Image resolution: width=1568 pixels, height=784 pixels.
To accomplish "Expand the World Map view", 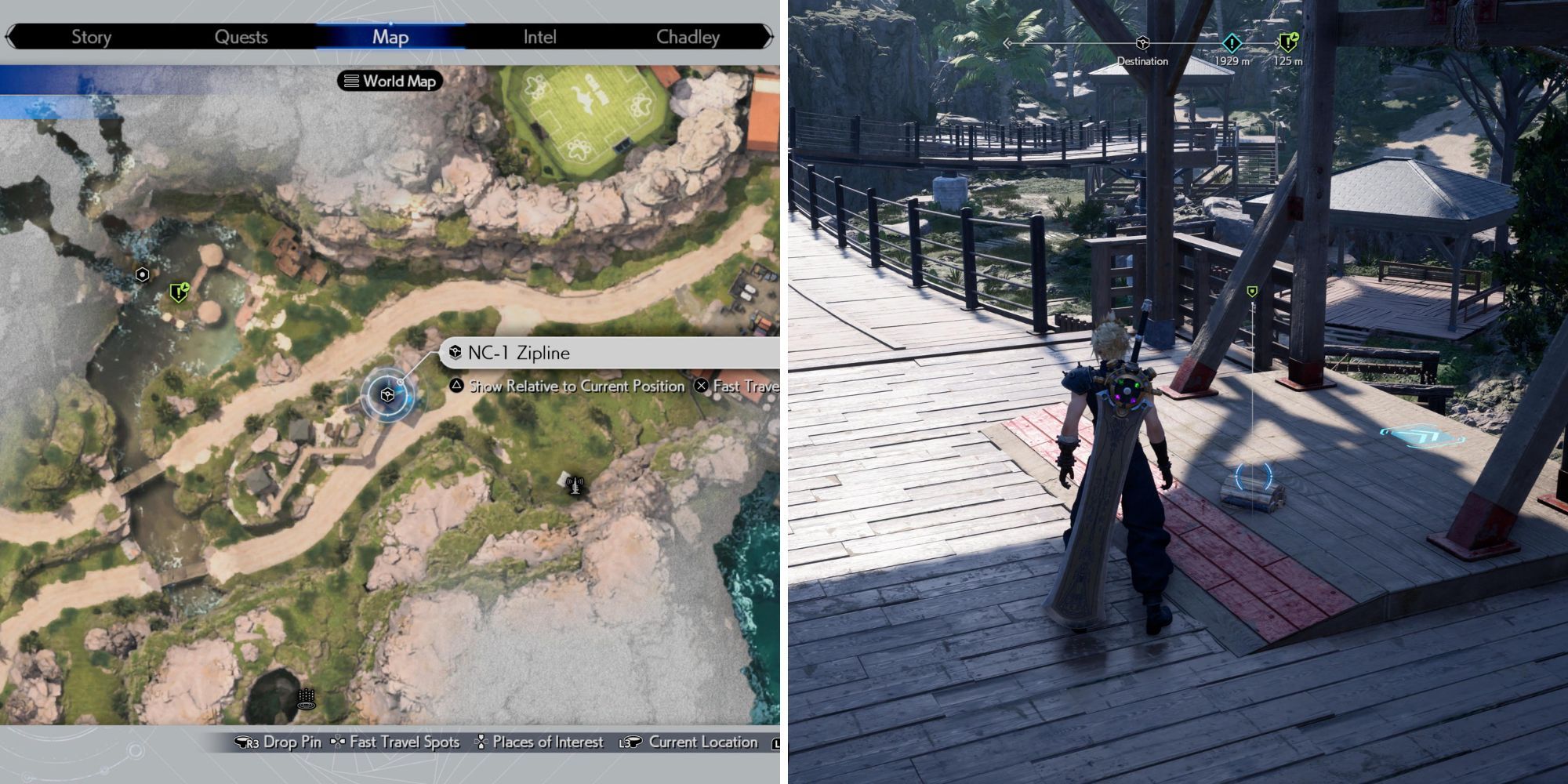I will (x=390, y=82).
